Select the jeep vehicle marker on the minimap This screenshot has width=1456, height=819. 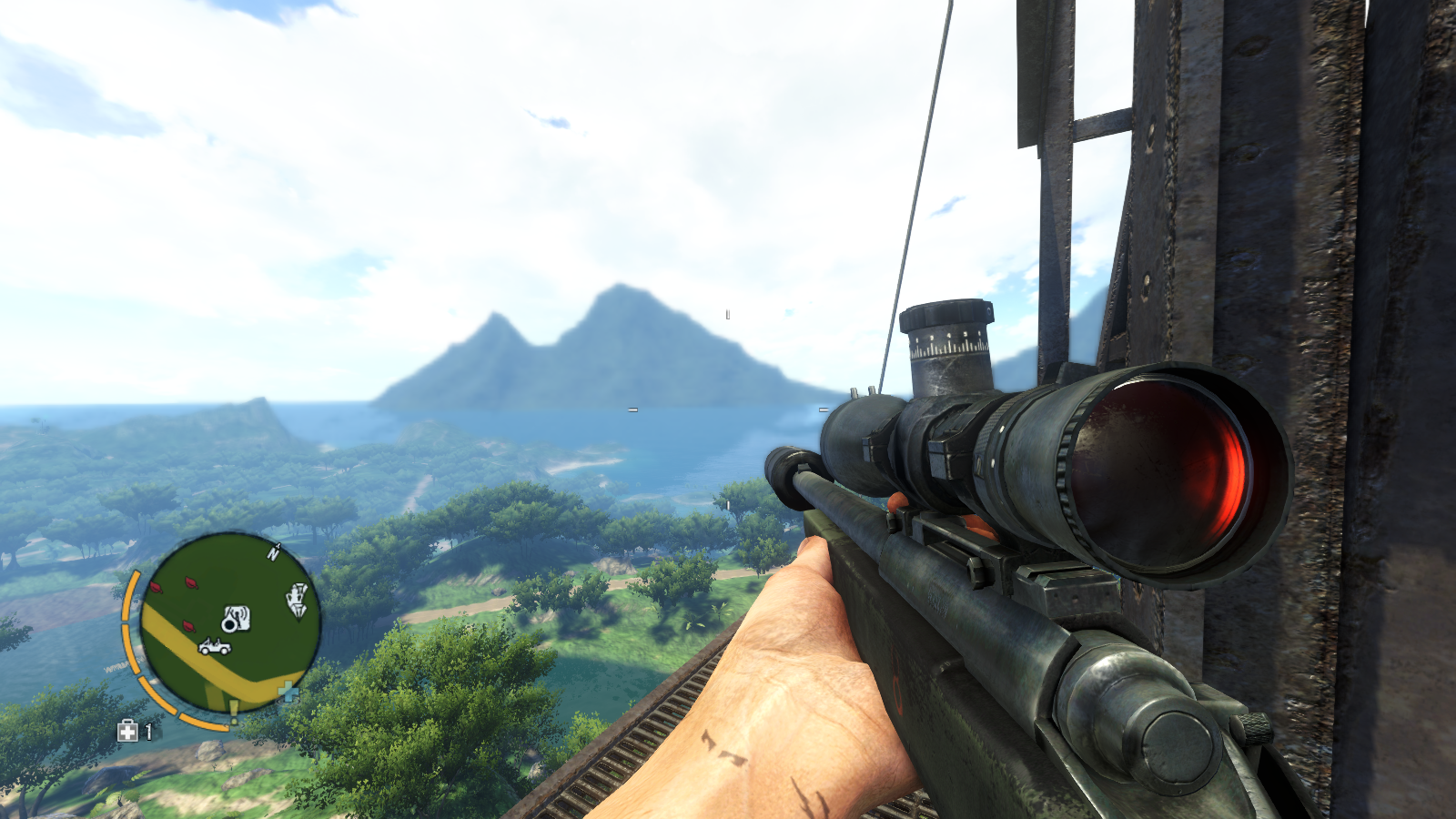[x=215, y=646]
